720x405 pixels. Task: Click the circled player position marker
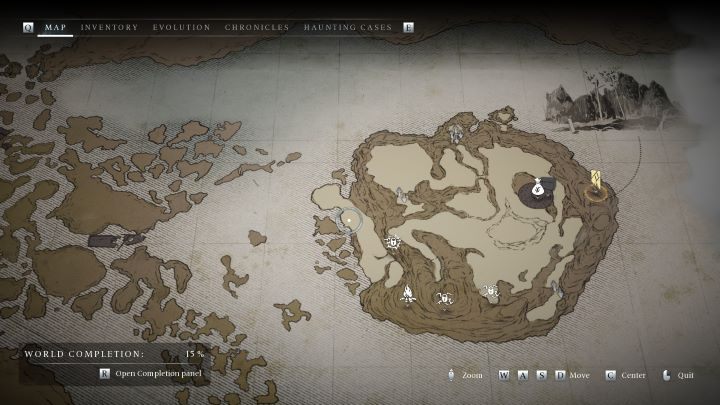tap(349, 219)
